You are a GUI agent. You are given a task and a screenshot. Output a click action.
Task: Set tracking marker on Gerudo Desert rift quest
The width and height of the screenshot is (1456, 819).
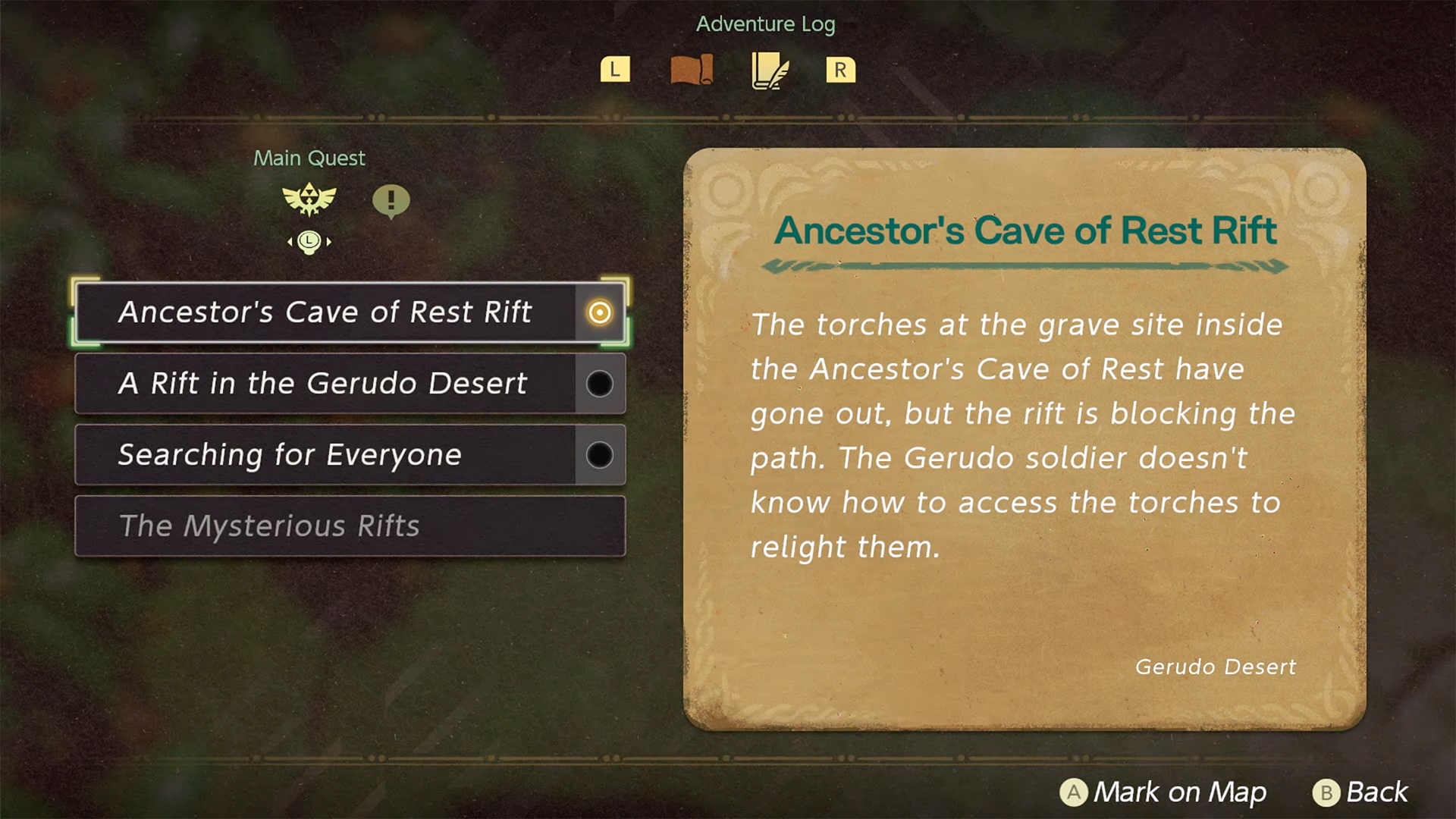(600, 384)
